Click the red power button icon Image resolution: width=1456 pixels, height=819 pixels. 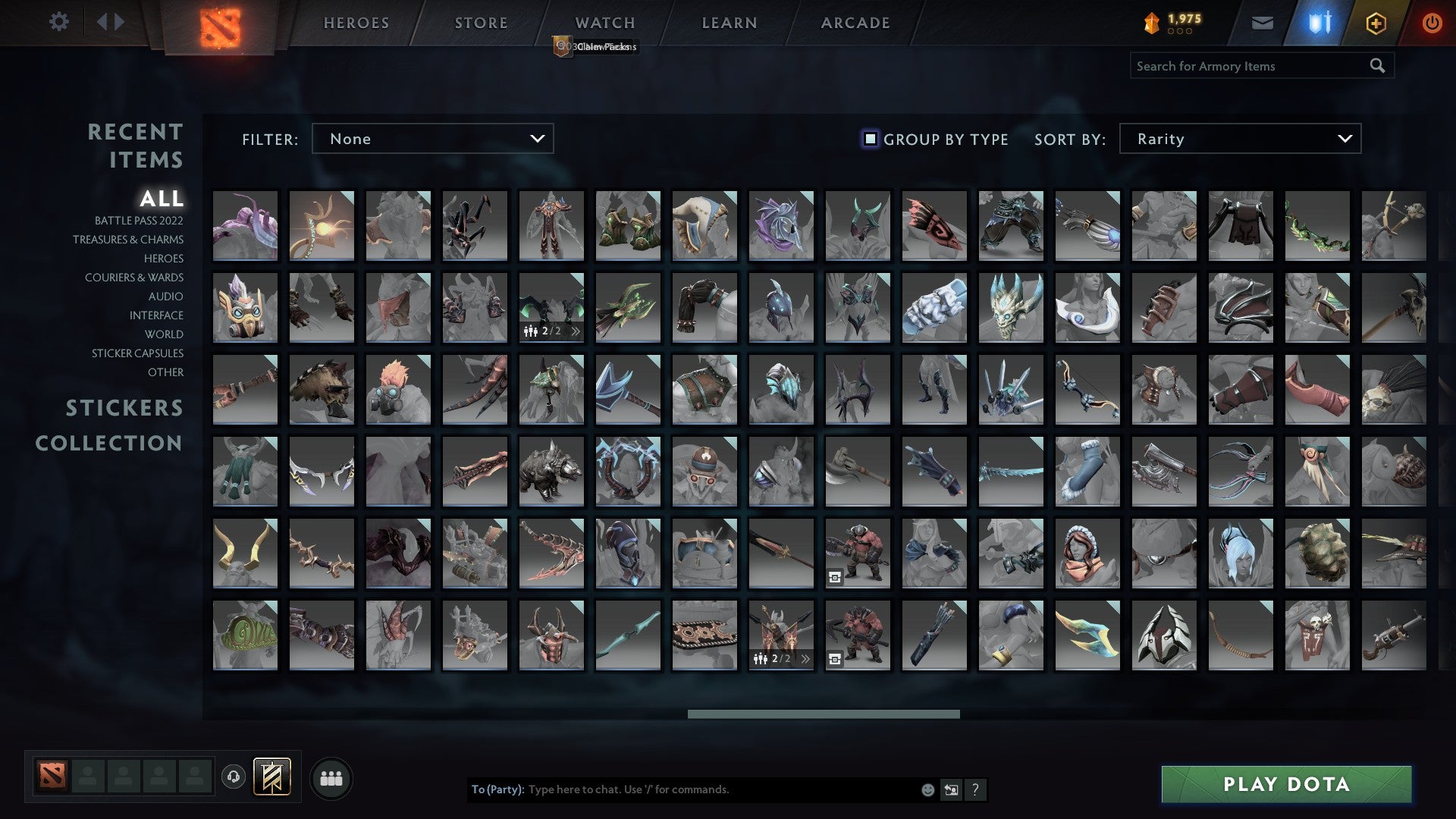tap(1432, 23)
